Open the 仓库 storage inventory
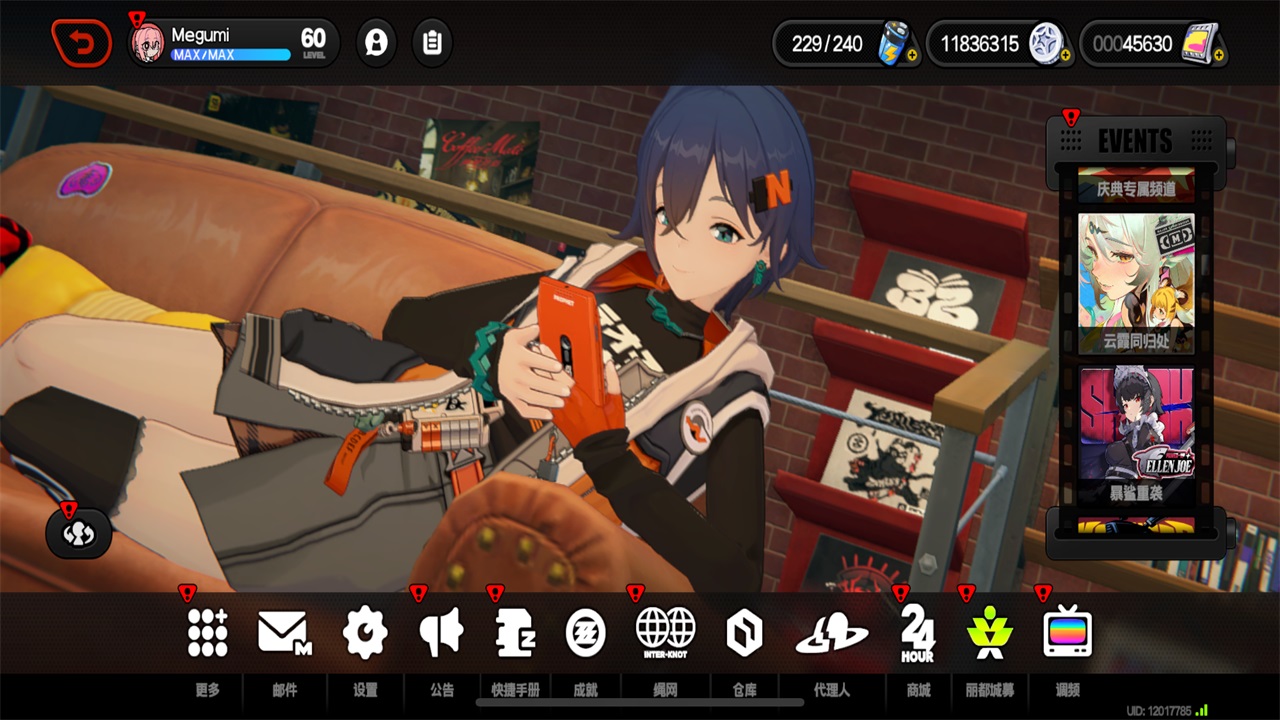Viewport: 1280px width, 720px height. click(x=744, y=633)
